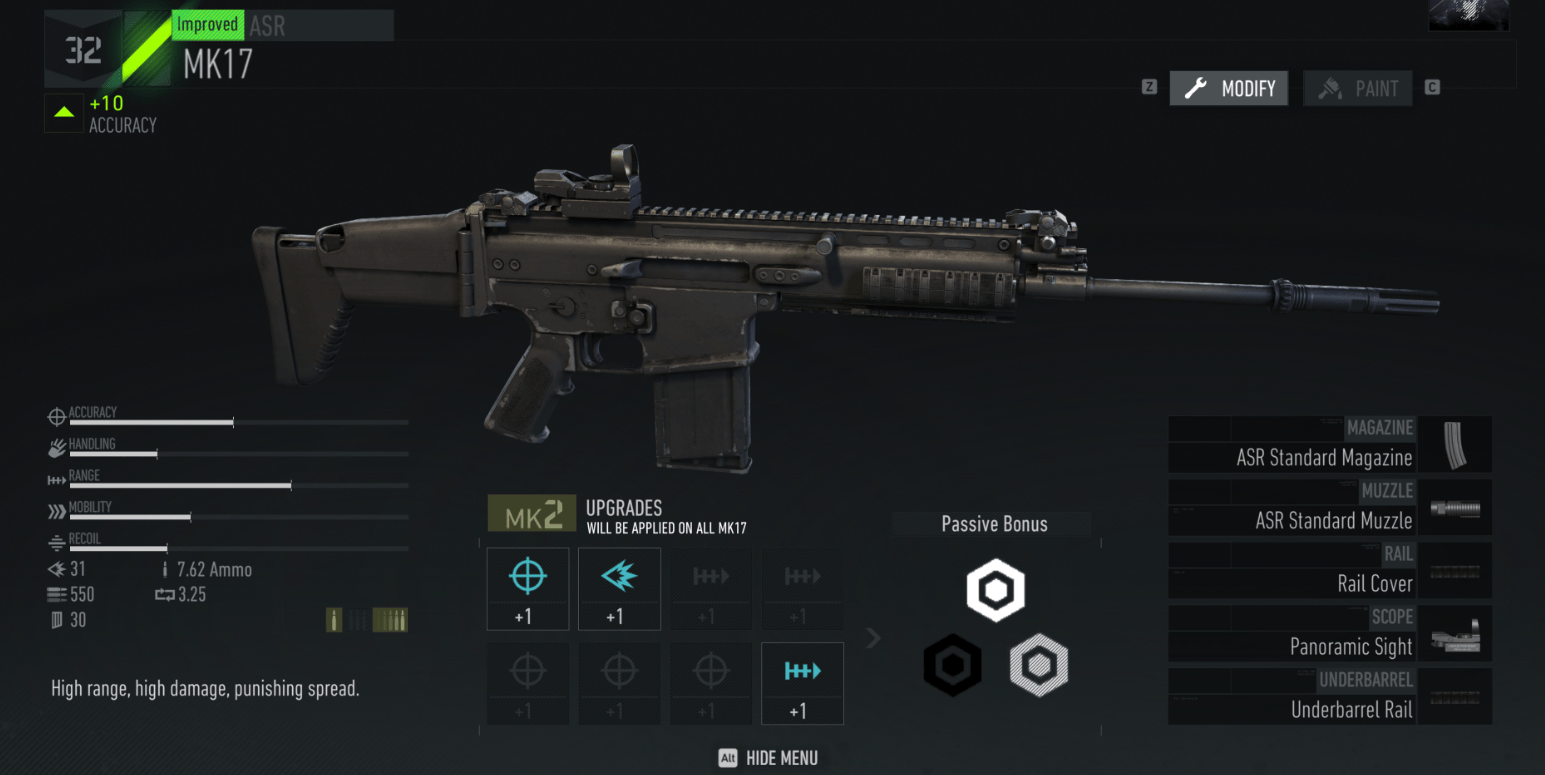Choose the black hexagon passive bonus
1545x775 pixels.
[952, 665]
